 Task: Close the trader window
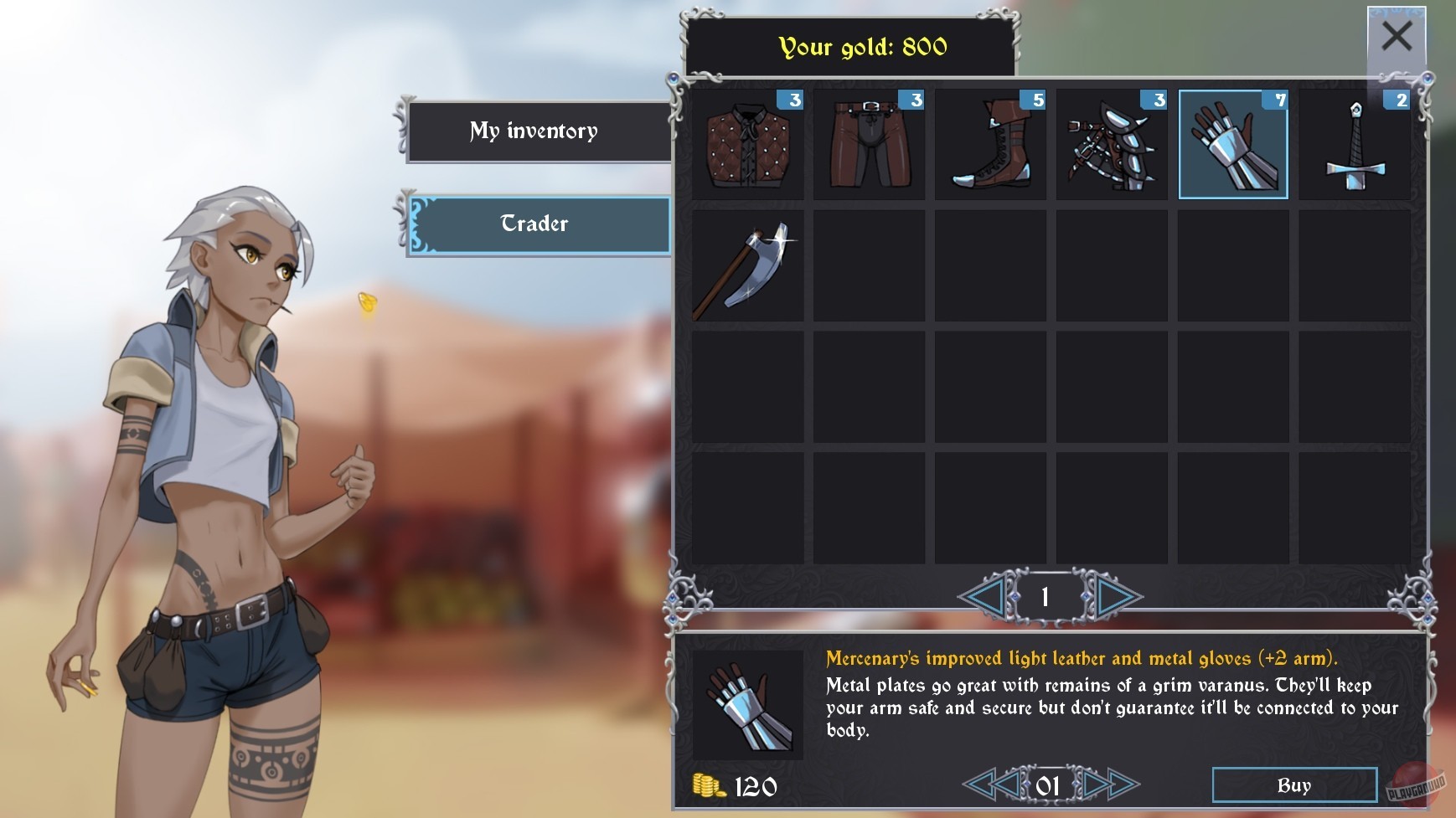coord(1396,37)
